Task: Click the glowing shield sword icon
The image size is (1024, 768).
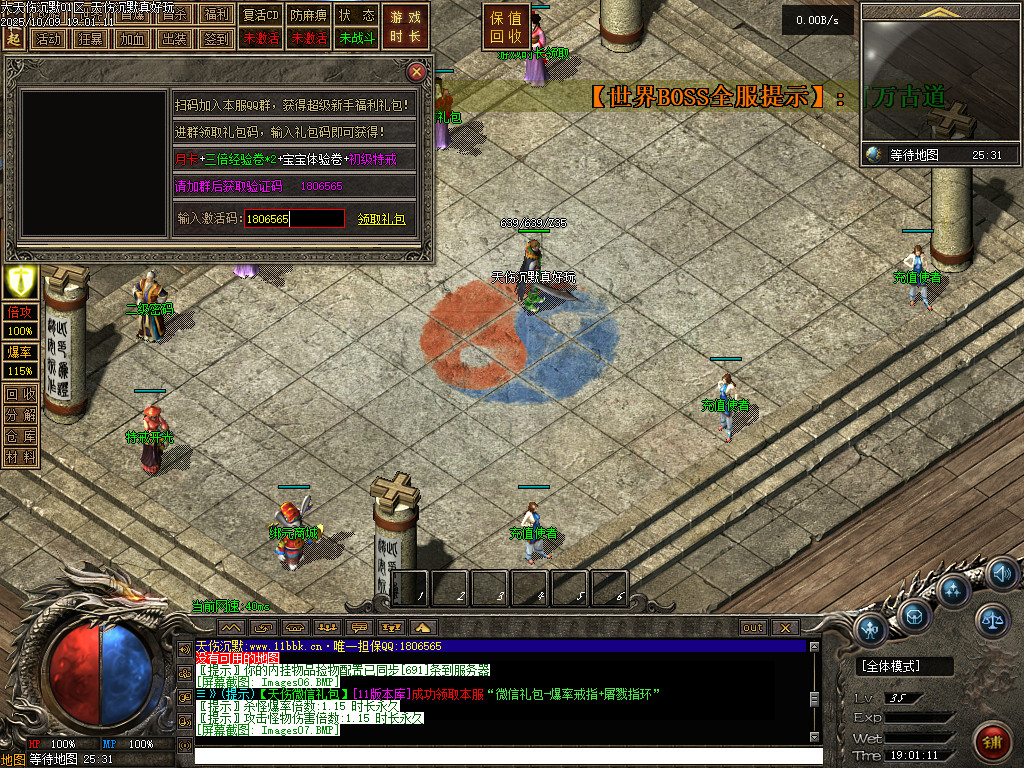Action: (20, 282)
